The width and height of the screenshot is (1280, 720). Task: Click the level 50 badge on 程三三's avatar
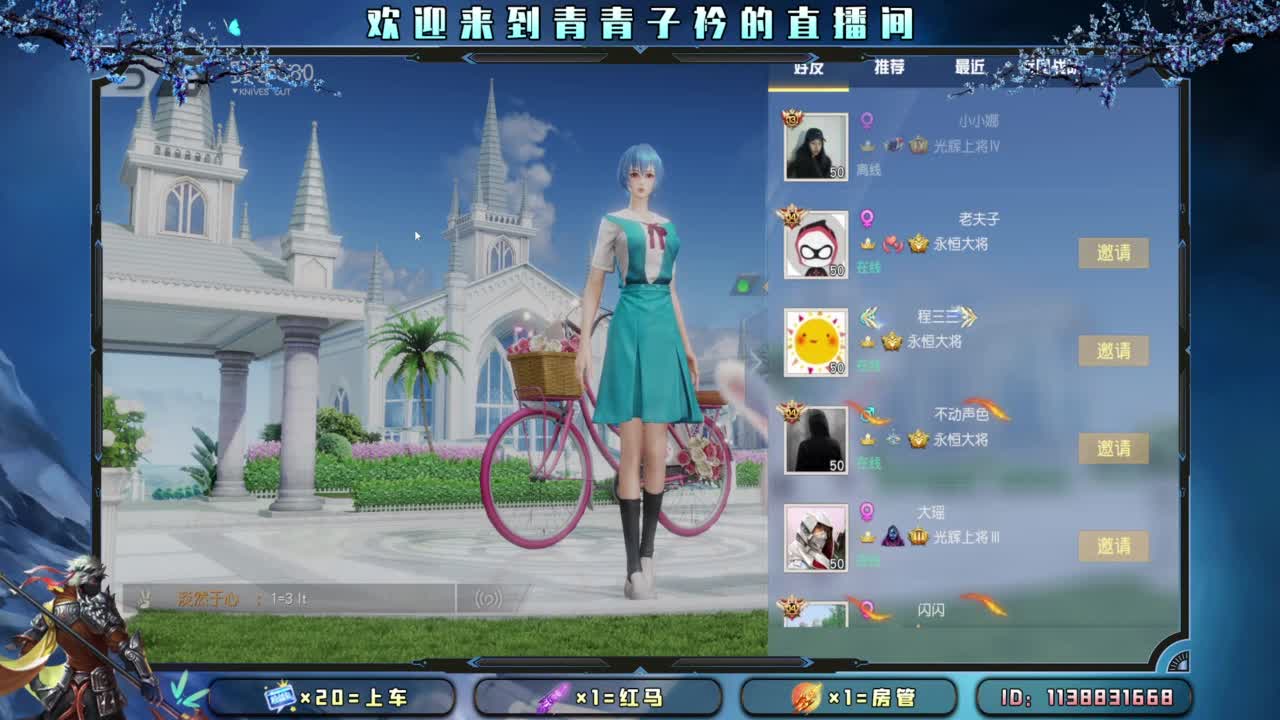(x=836, y=367)
